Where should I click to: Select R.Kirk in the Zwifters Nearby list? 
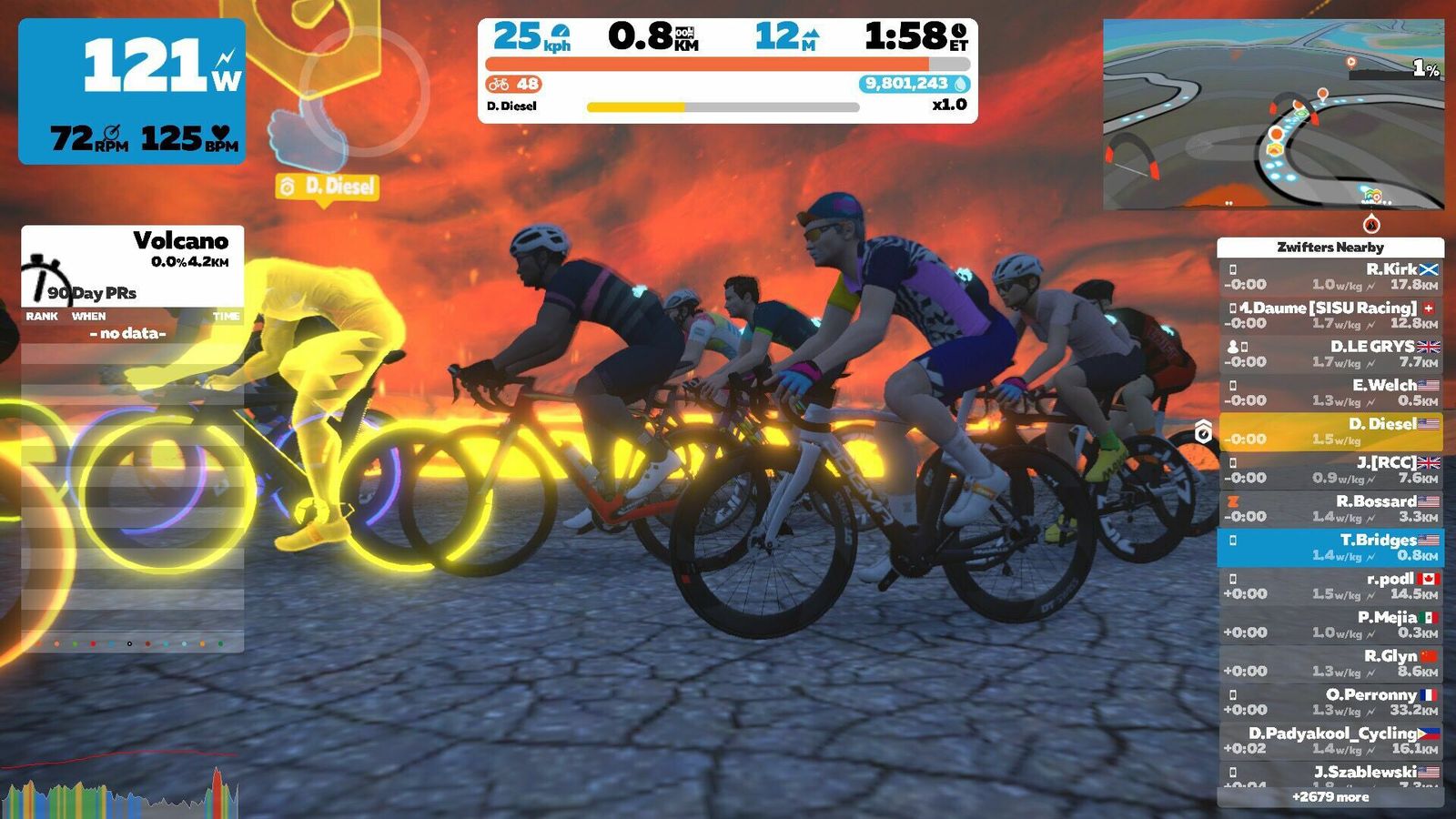(x=1330, y=277)
